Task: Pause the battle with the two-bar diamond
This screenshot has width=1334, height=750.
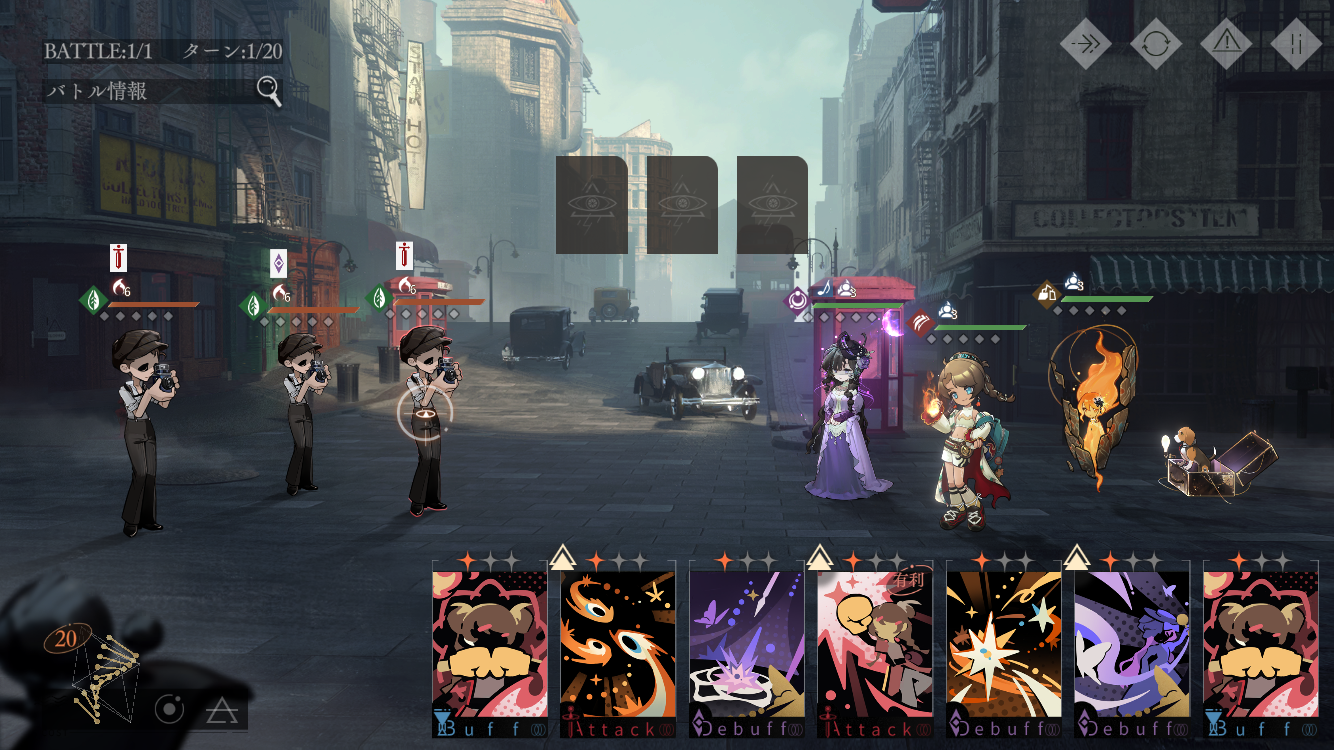Action: tap(1296, 43)
